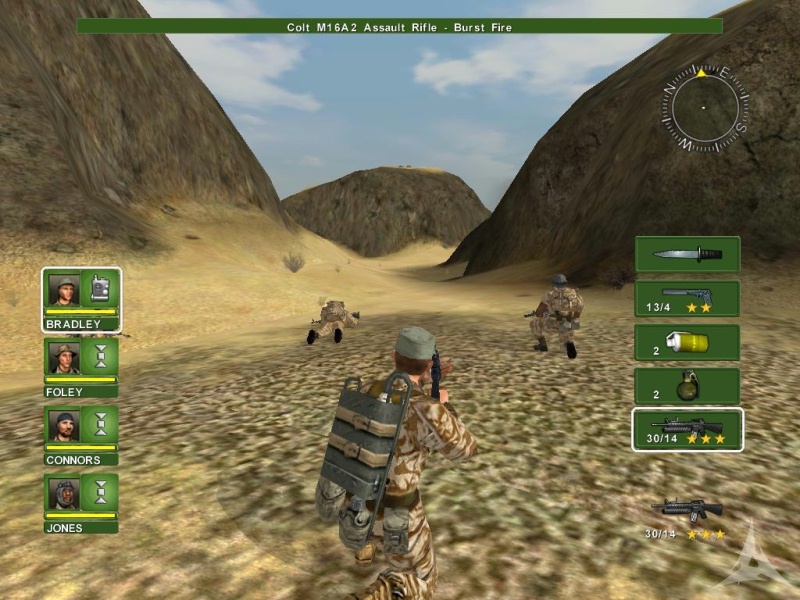Viewport: 800px width, 600px height.
Task: Select Bradley's squad portrait
Action: (65, 290)
